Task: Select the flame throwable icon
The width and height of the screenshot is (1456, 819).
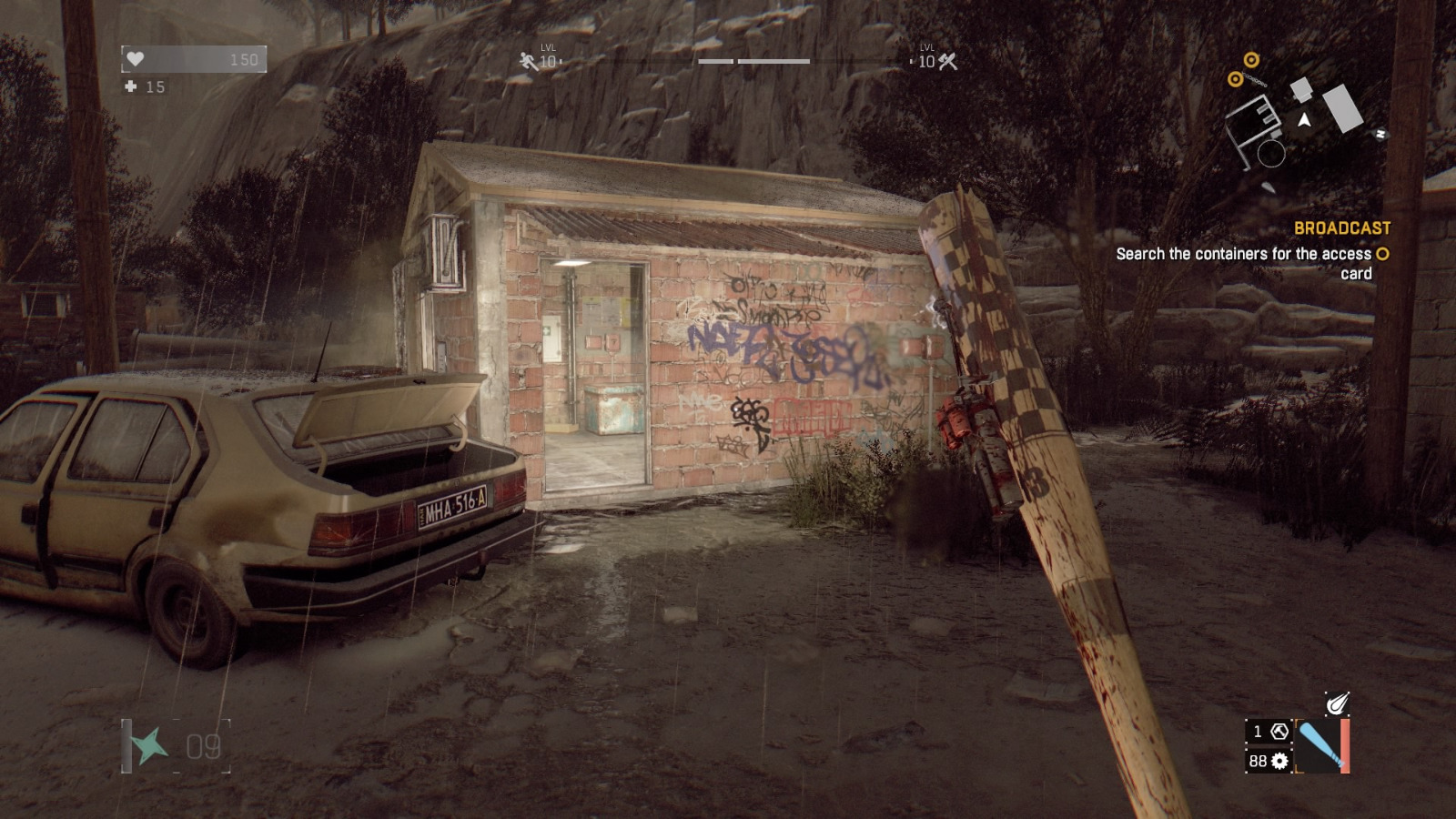Action: point(1336,703)
